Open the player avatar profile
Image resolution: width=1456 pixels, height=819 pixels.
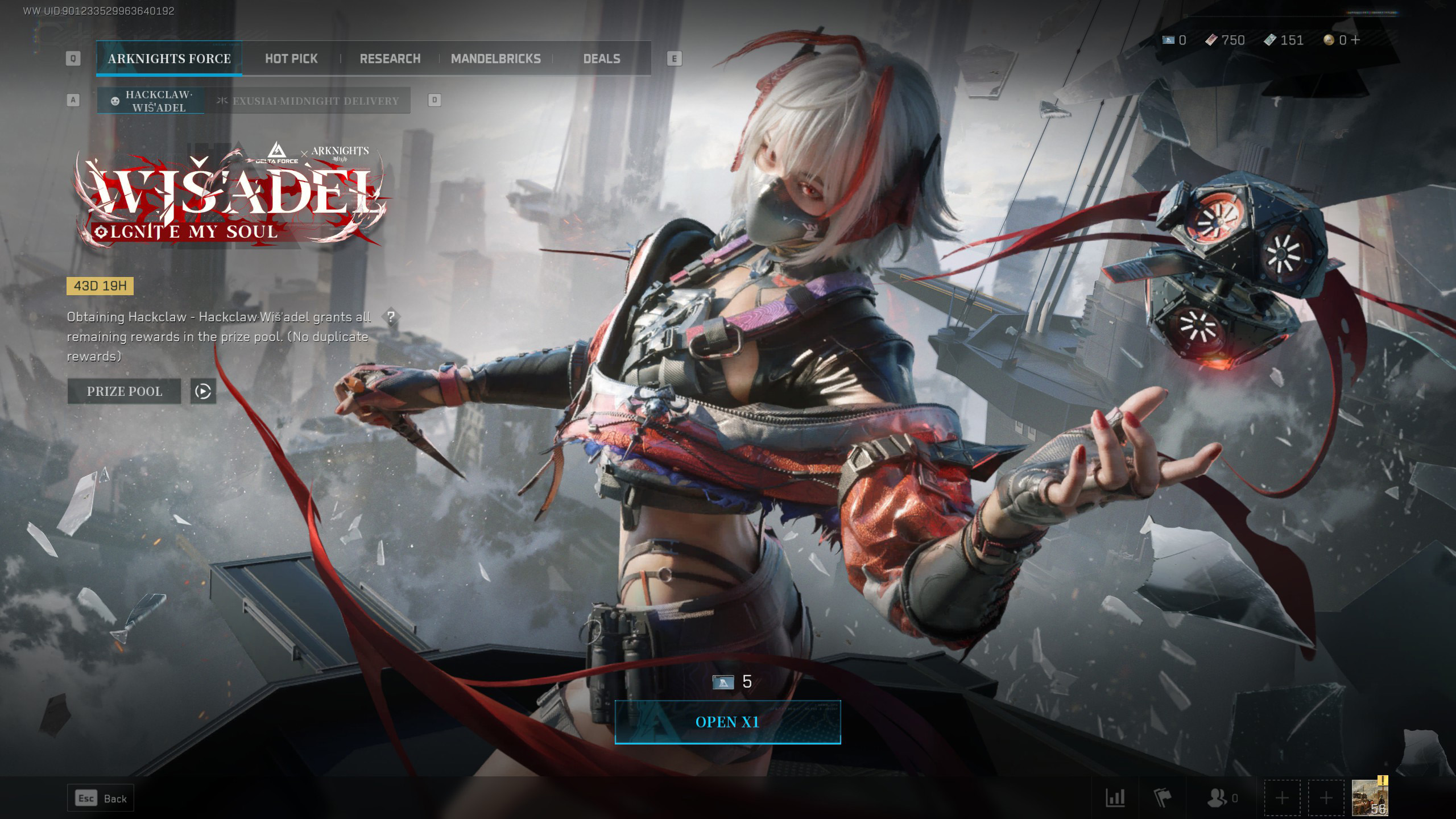pos(1370,797)
